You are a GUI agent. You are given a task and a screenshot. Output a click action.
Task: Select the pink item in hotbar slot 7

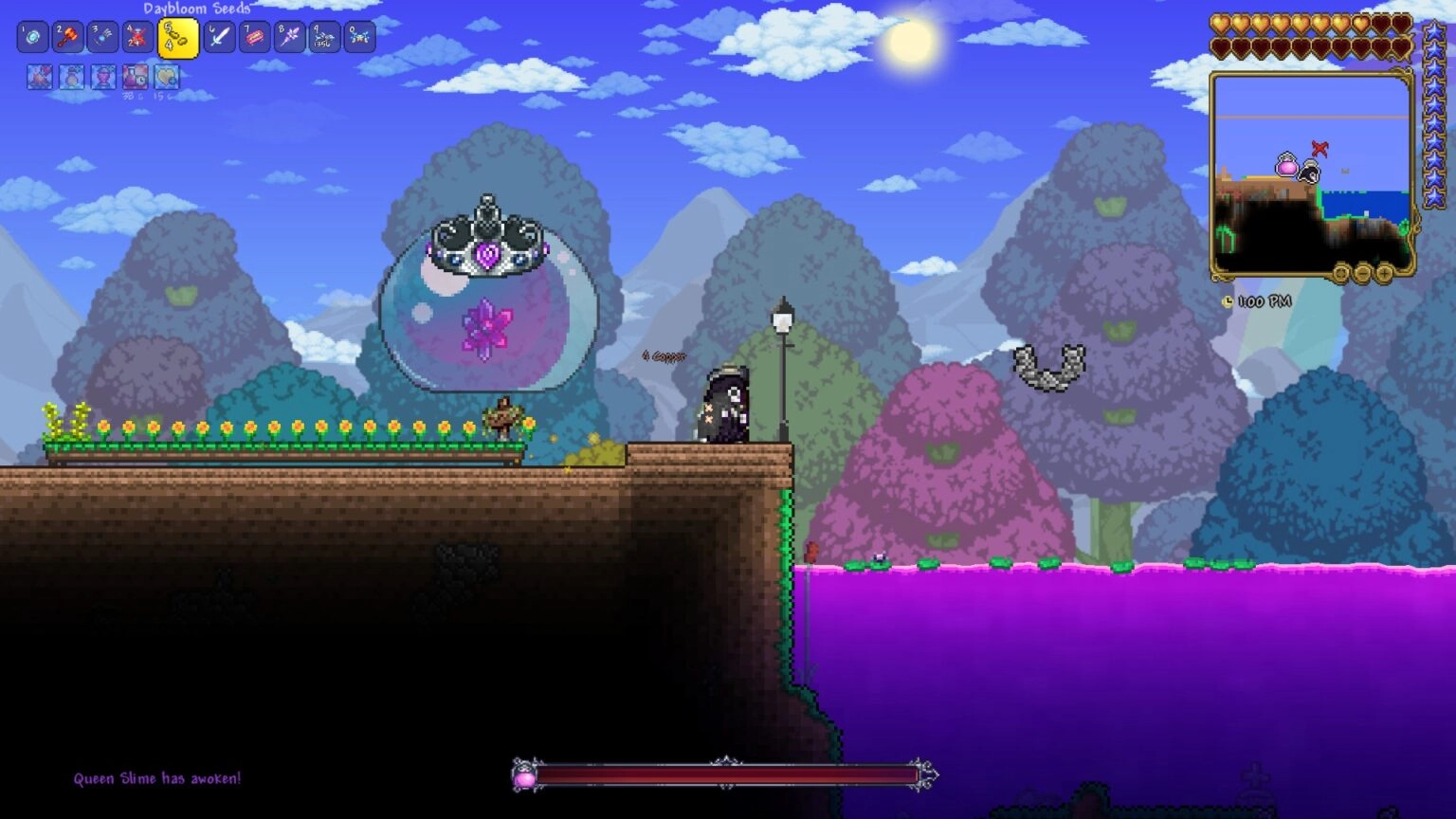click(255, 36)
